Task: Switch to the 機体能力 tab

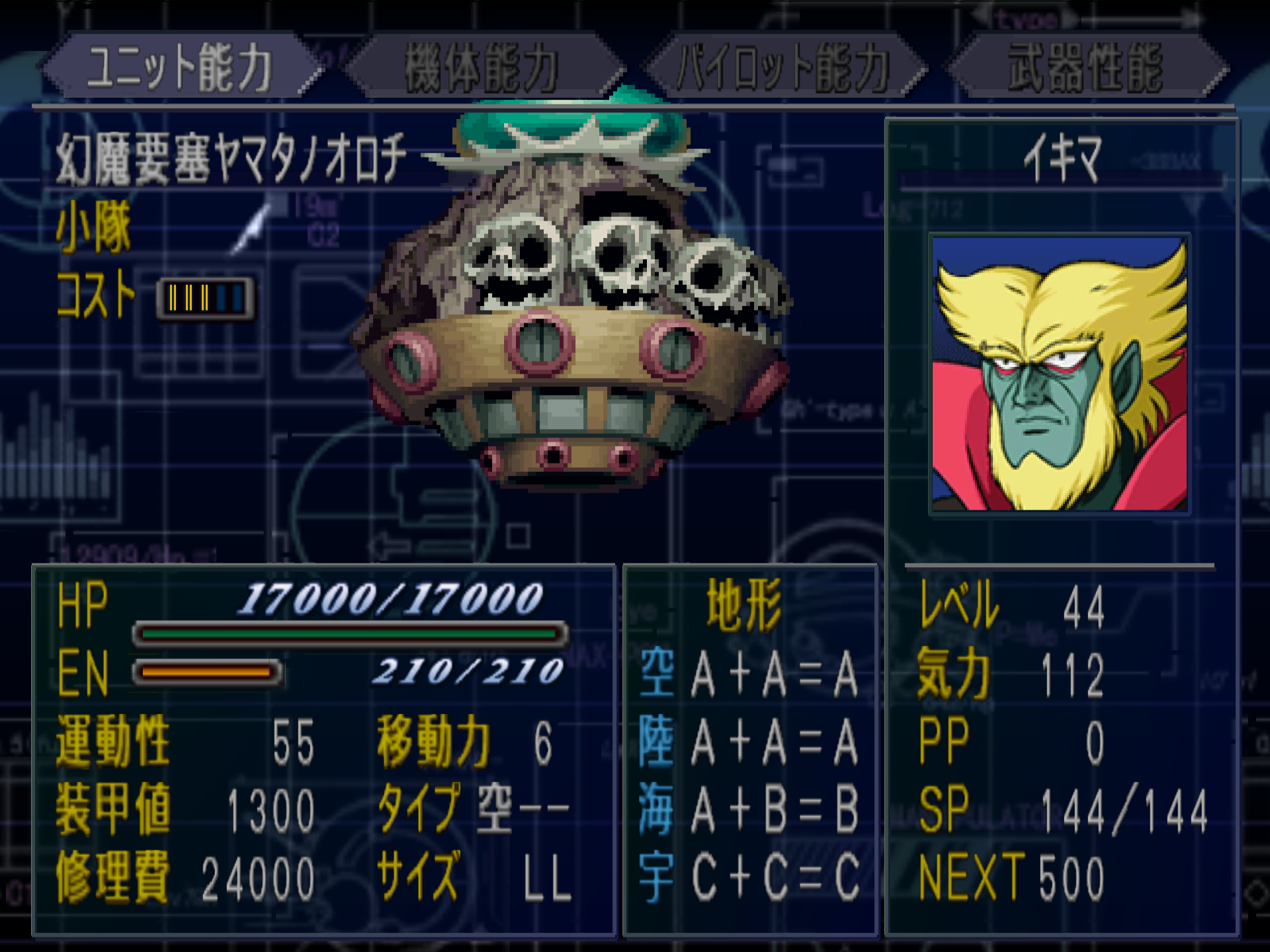Action: coord(482,67)
